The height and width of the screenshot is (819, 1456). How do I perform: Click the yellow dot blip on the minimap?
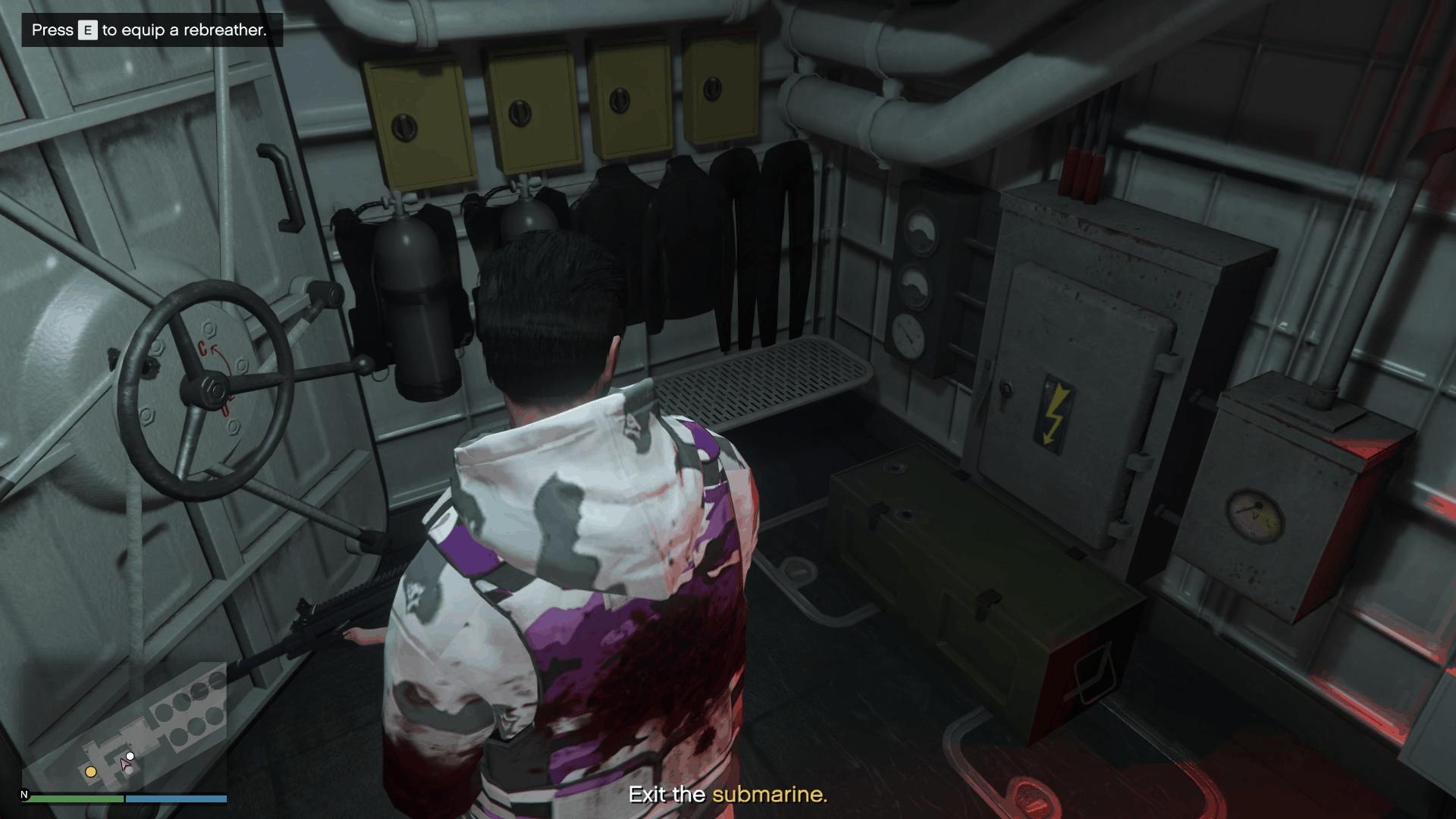tap(91, 772)
